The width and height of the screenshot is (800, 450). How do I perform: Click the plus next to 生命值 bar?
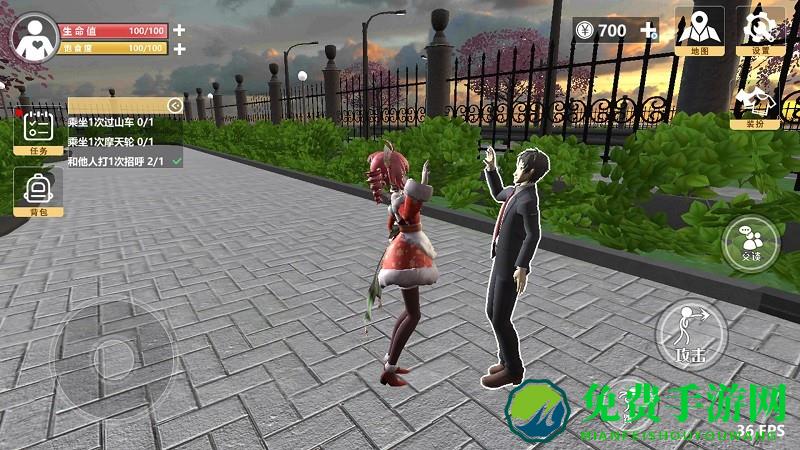point(179,30)
